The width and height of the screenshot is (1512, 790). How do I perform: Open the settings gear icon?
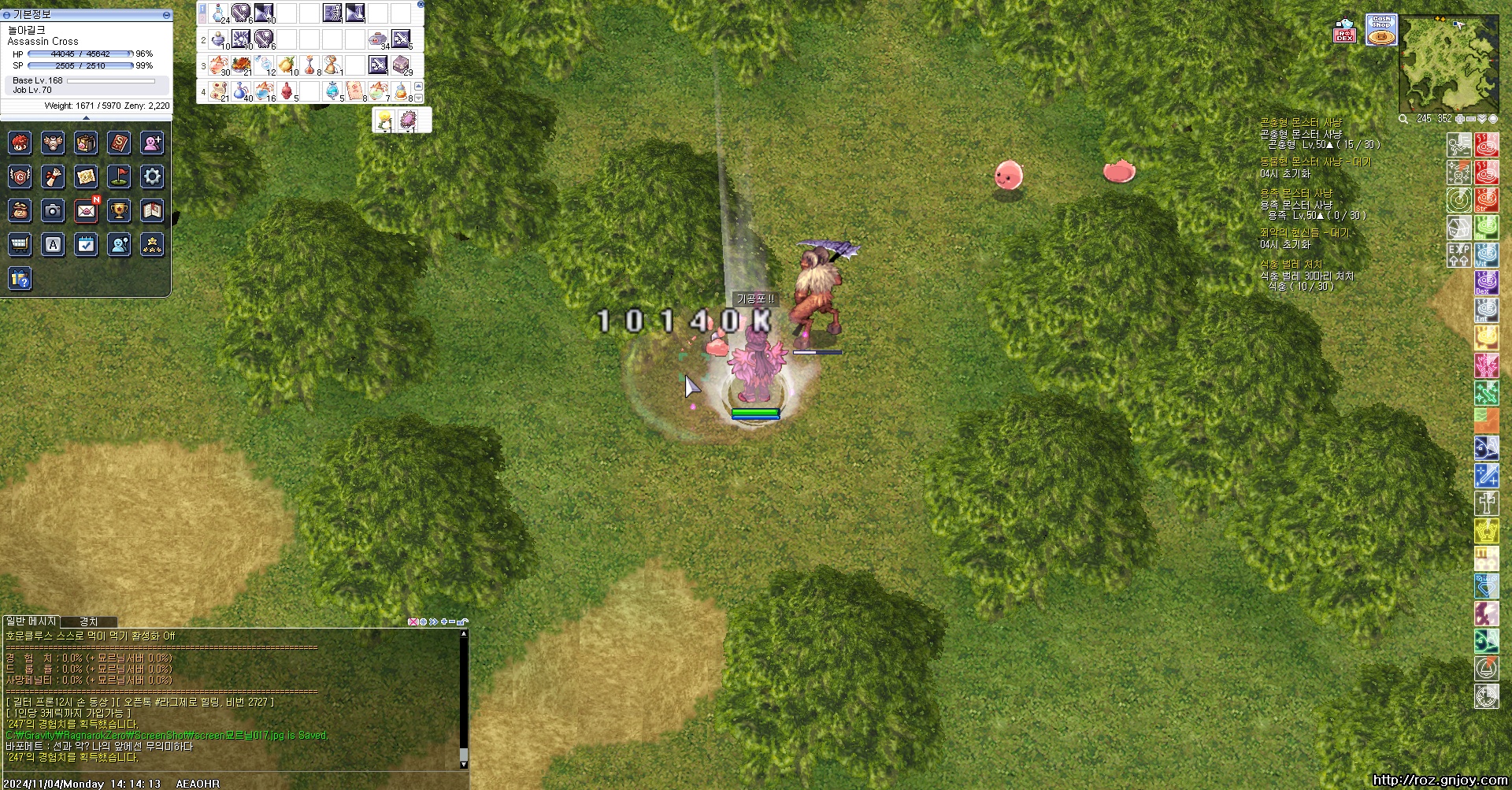[152, 176]
